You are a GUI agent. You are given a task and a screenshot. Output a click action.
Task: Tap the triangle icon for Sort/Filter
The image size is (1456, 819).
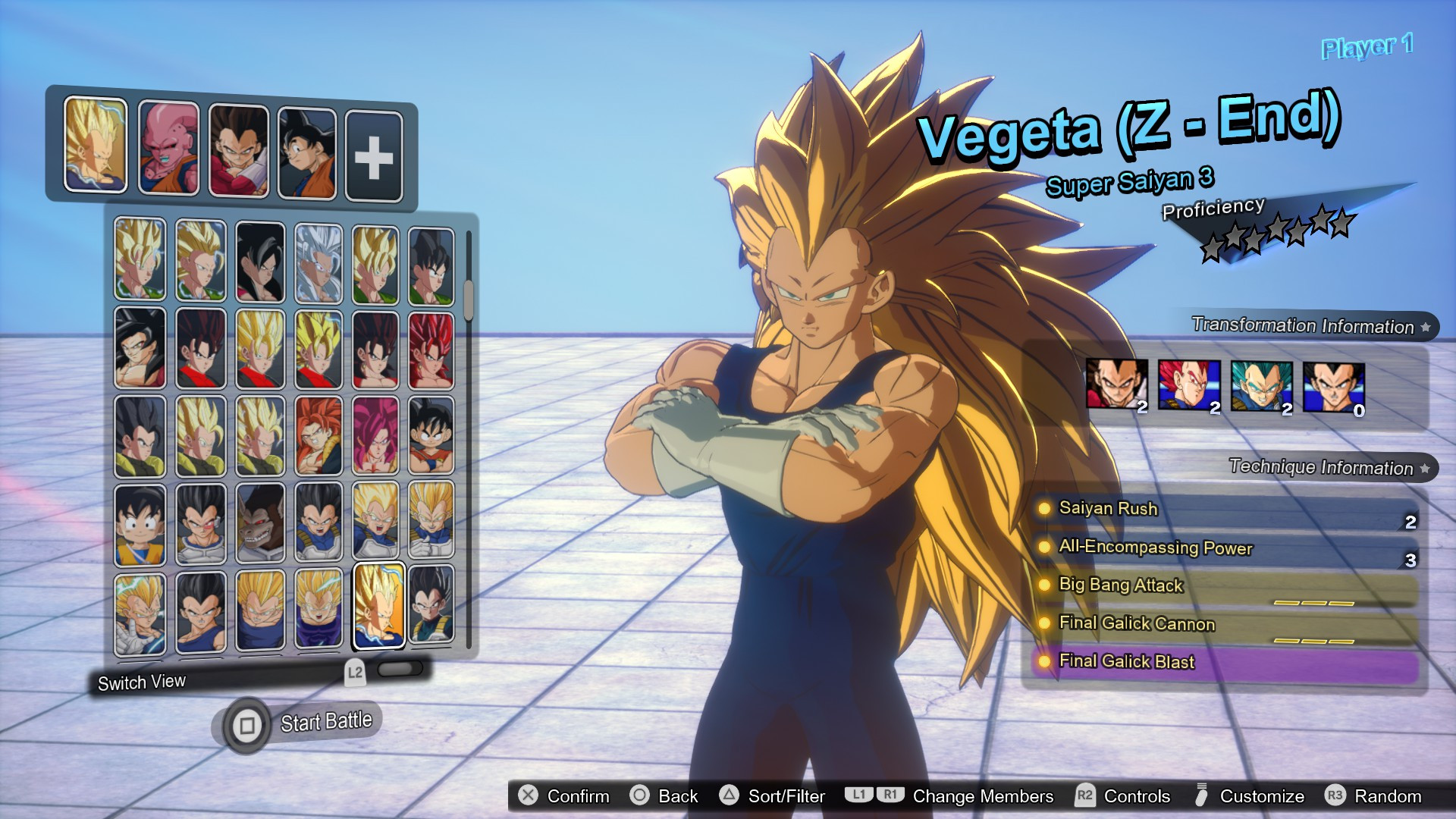(730, 796)
